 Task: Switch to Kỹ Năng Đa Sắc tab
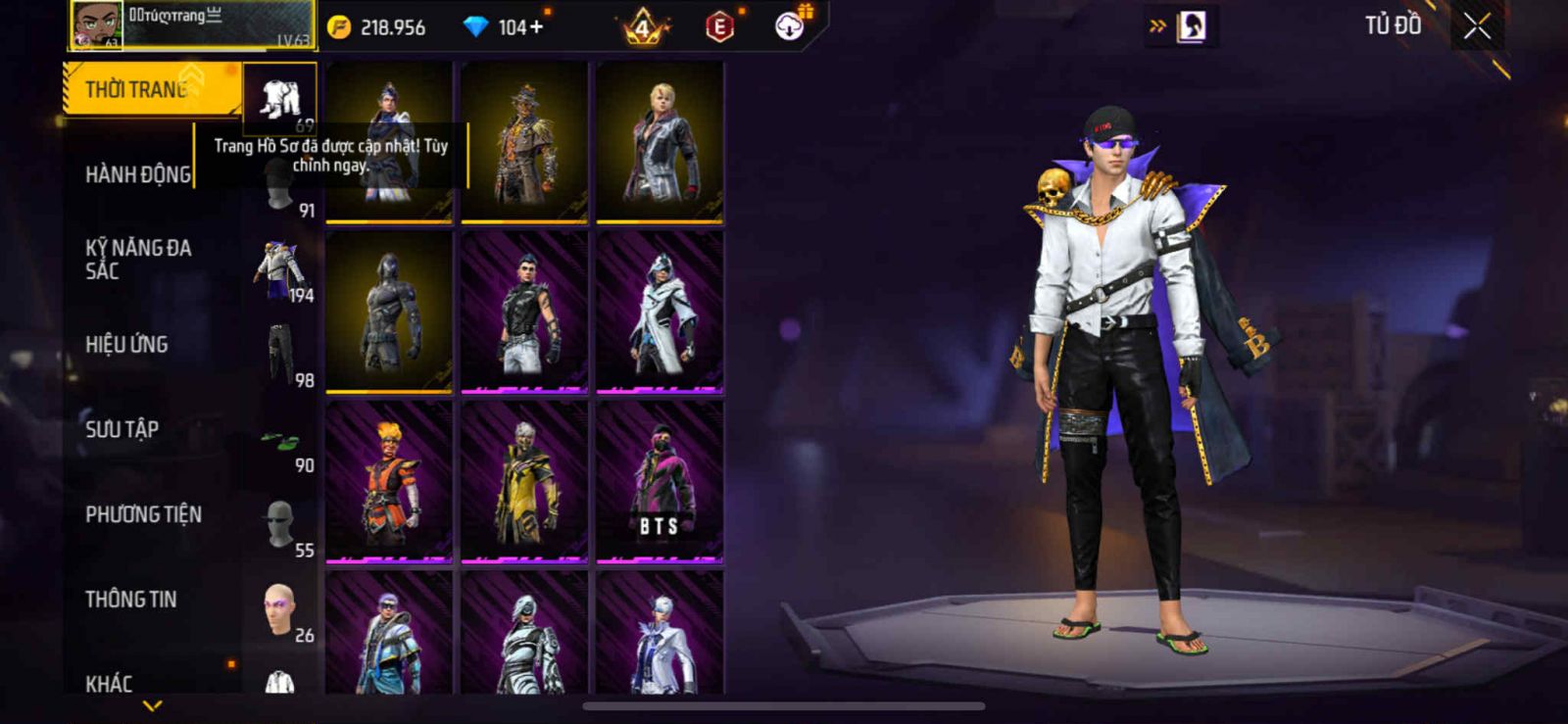click(138, 260)
